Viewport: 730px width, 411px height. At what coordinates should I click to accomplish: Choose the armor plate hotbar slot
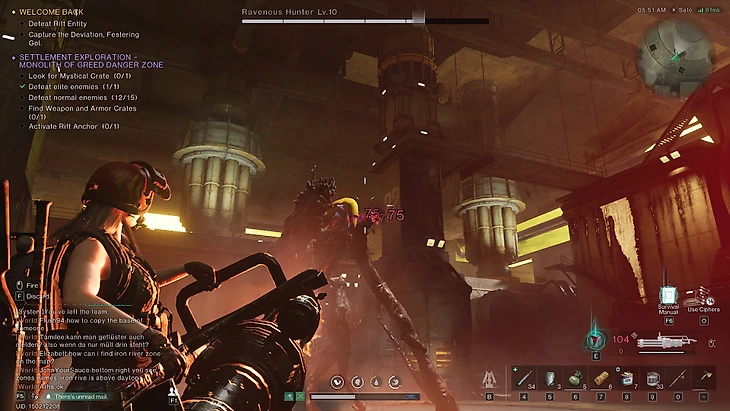[x=549, y=378]
